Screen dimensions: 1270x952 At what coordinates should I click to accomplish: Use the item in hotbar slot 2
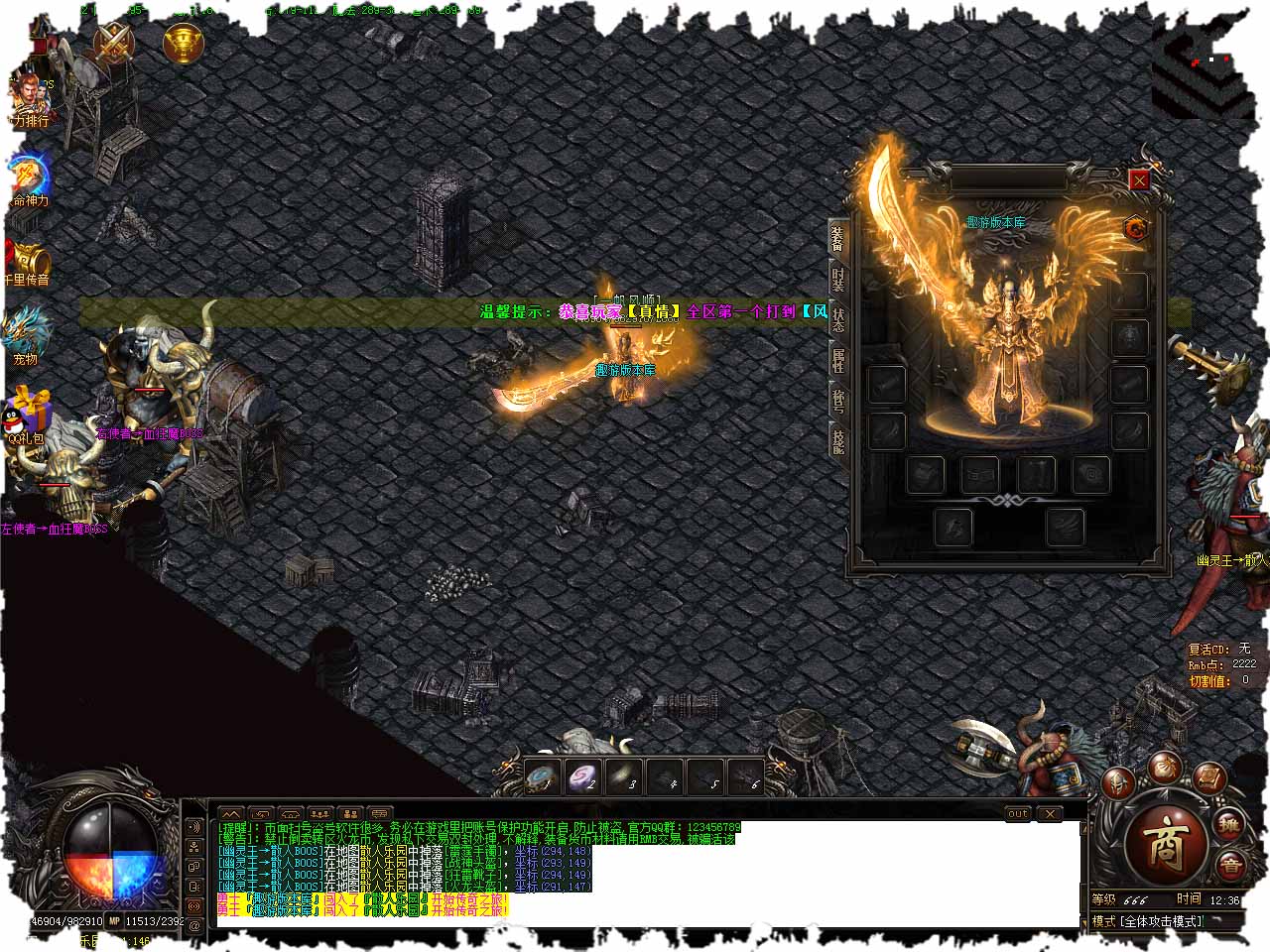pos(584,777)
